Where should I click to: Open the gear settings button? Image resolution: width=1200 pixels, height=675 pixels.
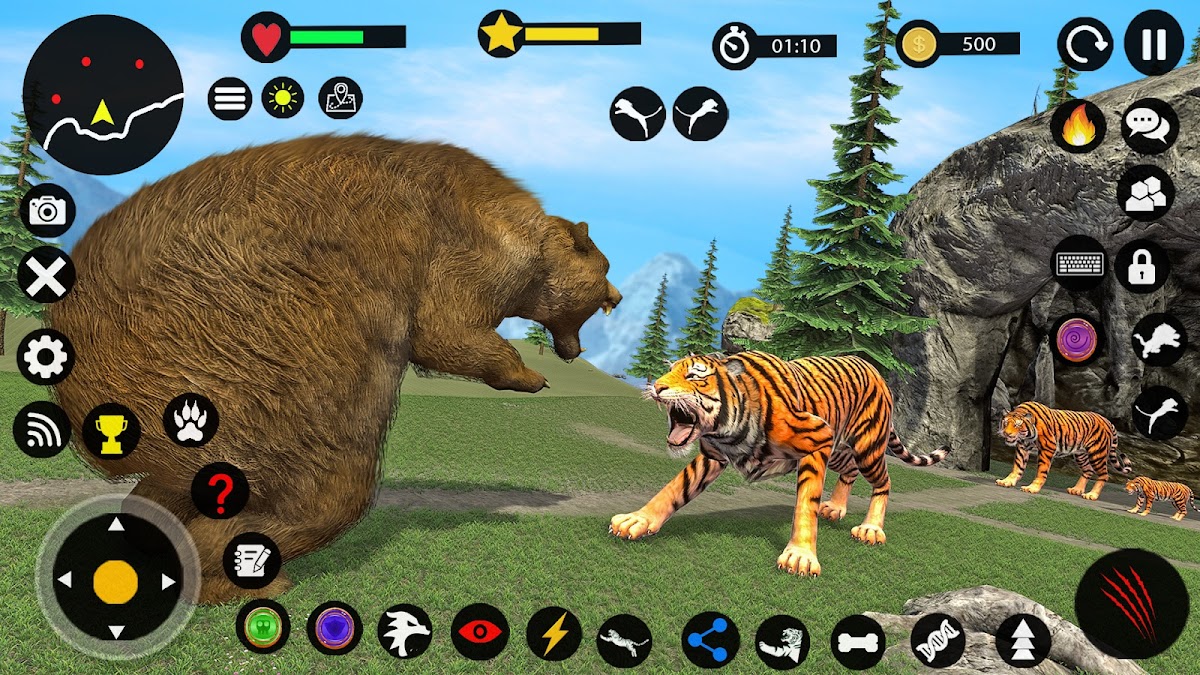(x=46, y=357)
